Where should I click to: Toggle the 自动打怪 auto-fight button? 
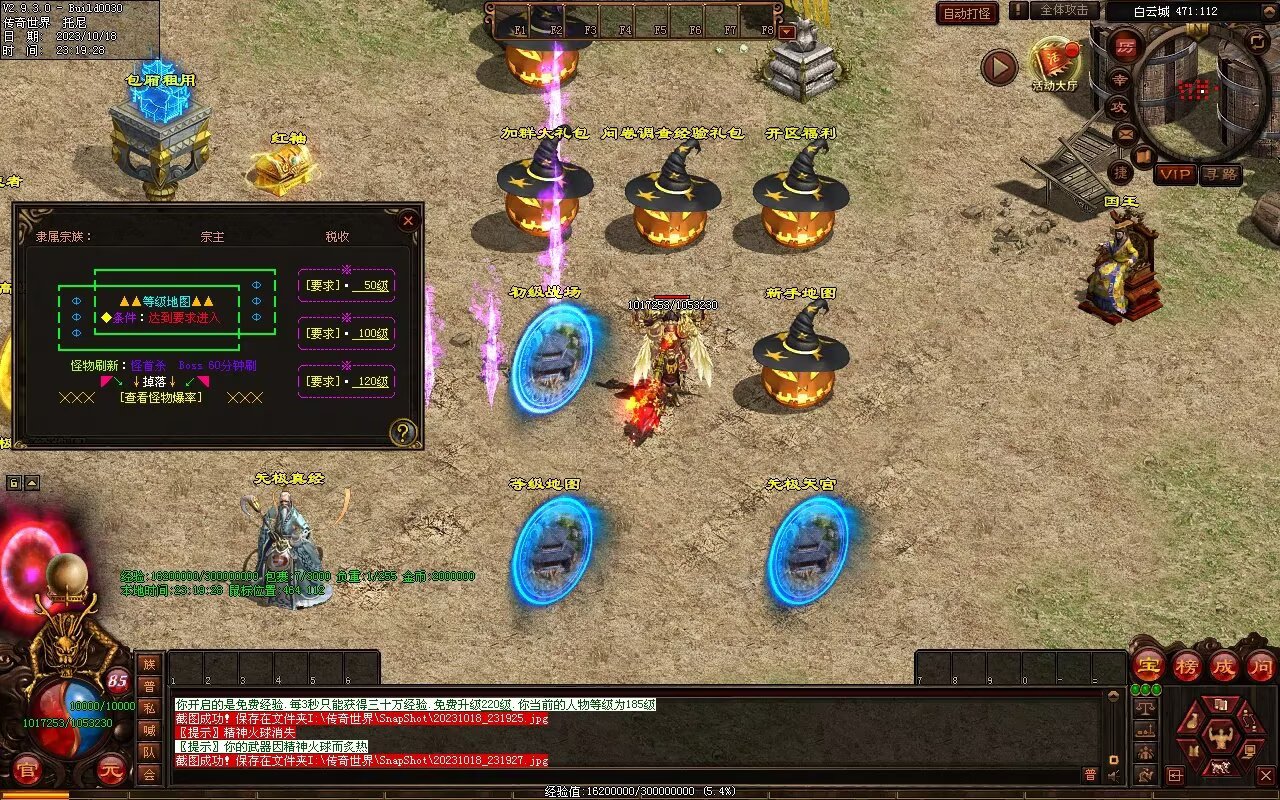click(967, 13)
